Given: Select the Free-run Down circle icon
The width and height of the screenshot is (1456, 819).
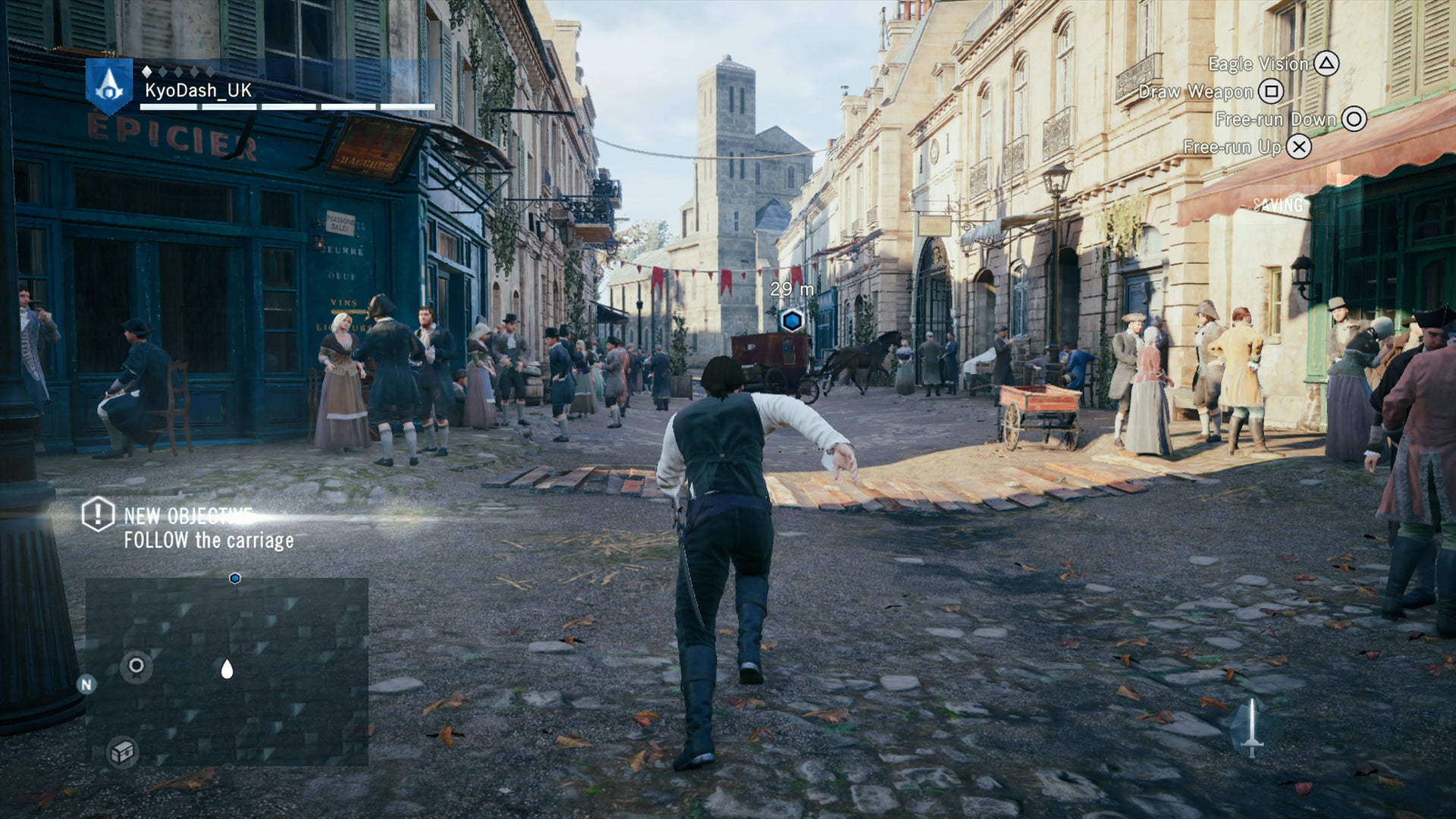Looking at the screenshot, I should point(1354,119).
